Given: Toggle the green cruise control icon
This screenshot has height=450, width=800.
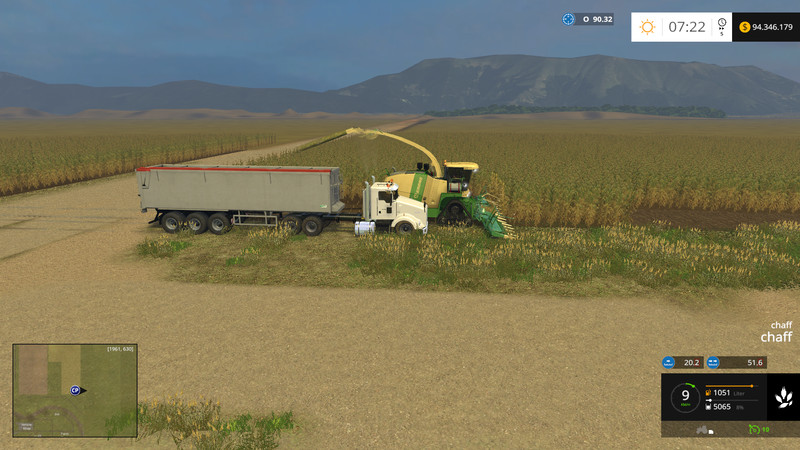Looking at the screenshot, I should point(754,429).
